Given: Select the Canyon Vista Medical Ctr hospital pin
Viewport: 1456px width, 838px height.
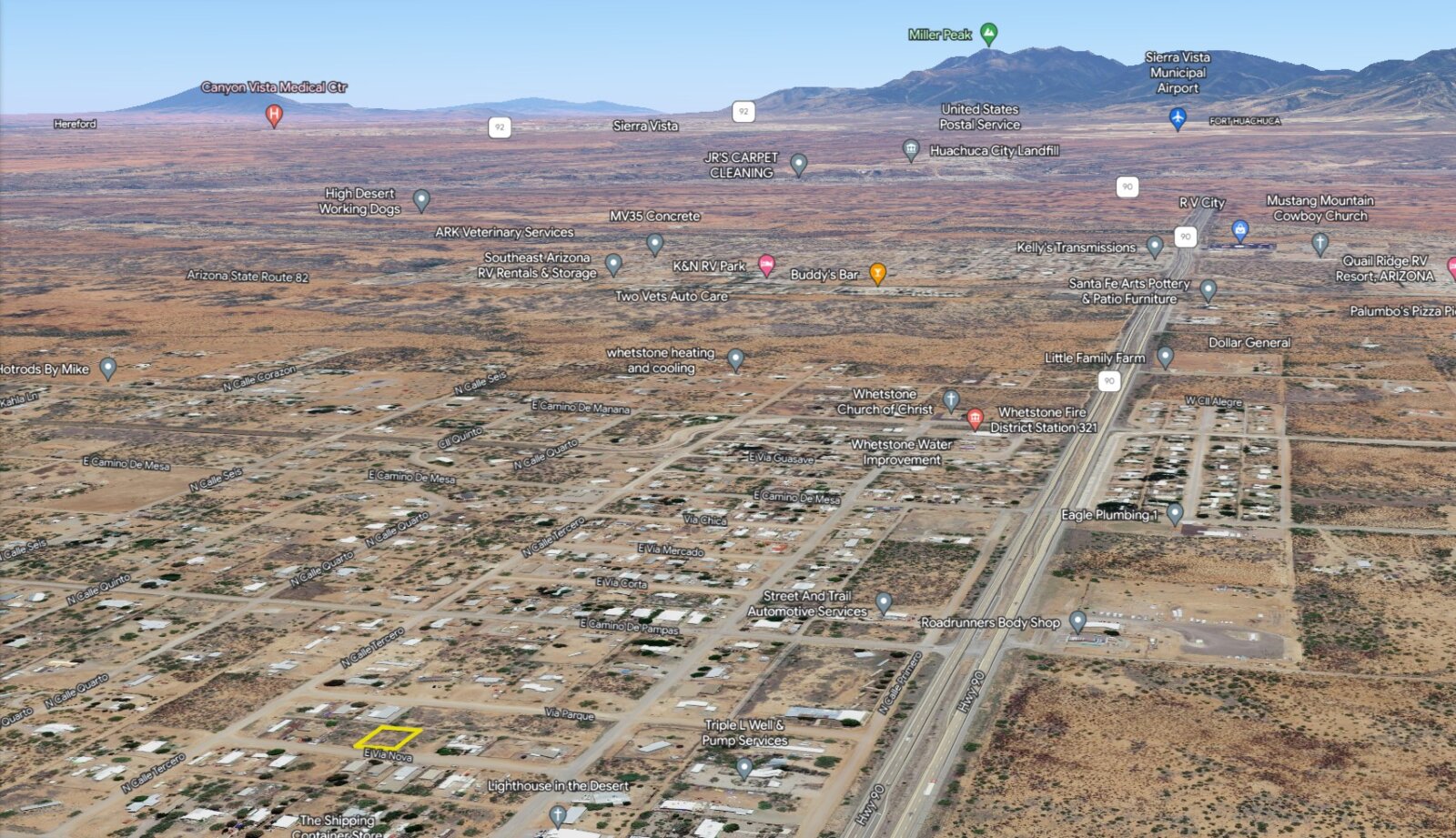Looking at the screenshot, I should tap(273, 115).
